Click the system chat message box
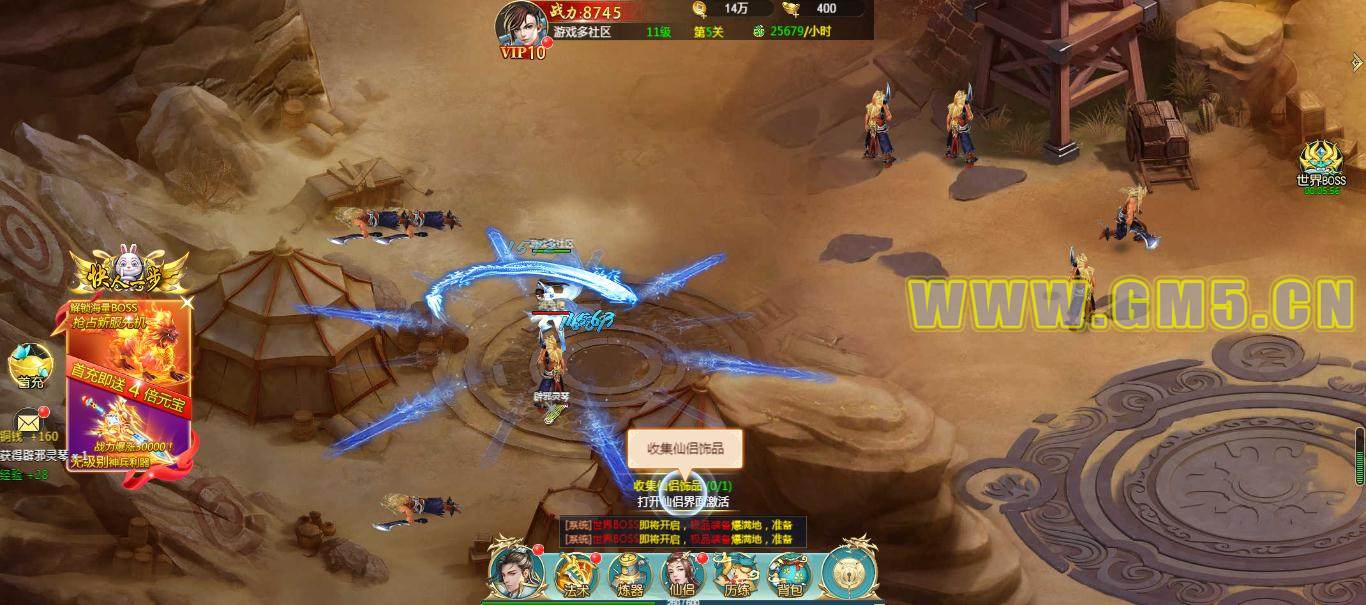The height and width of the screenshot is (605, 1366). (x=682, y=531)
